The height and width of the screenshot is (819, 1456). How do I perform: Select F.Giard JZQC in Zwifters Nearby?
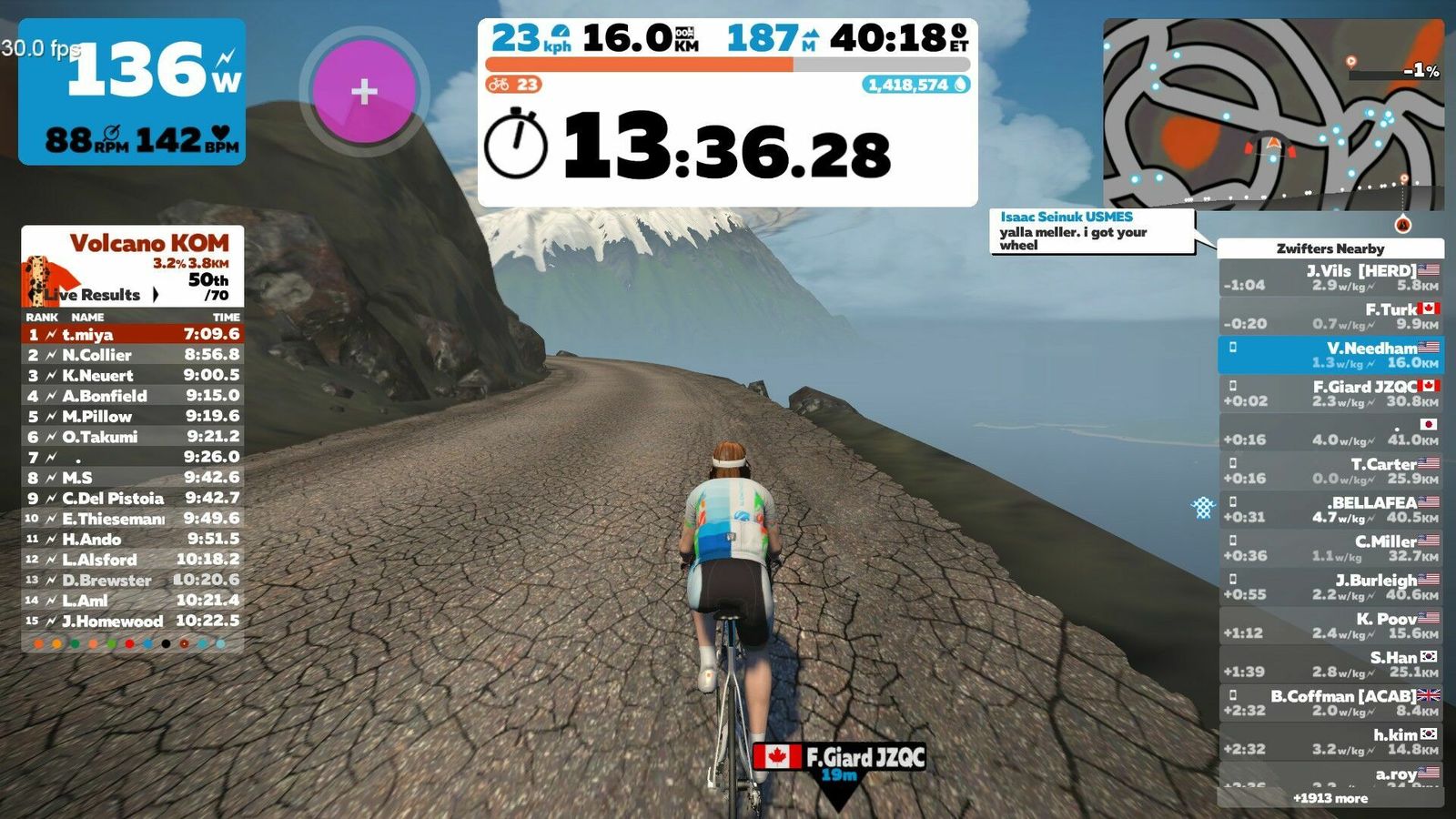(x=1330, y=393)
